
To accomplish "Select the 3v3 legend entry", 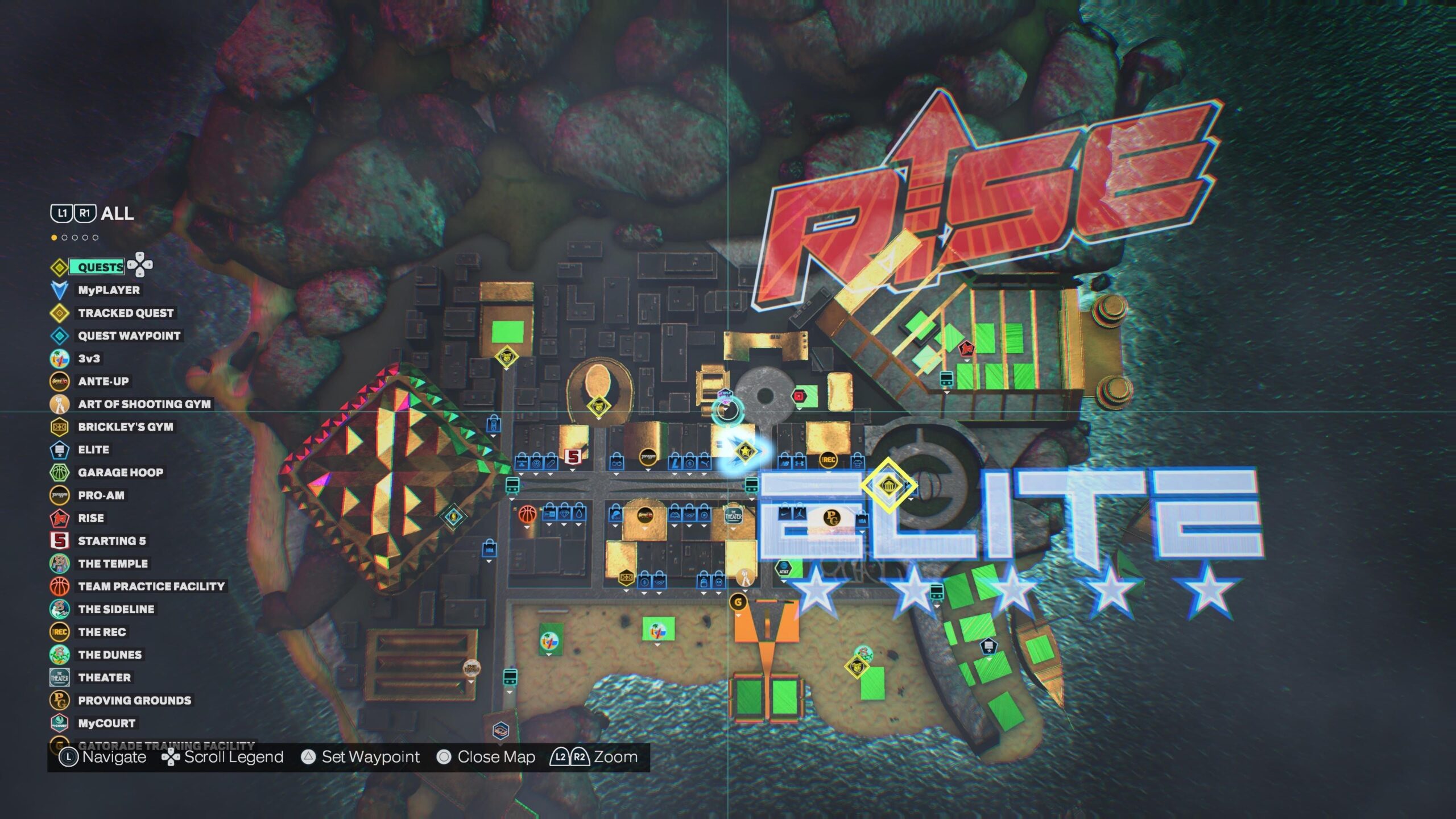I will pos(89,358).
